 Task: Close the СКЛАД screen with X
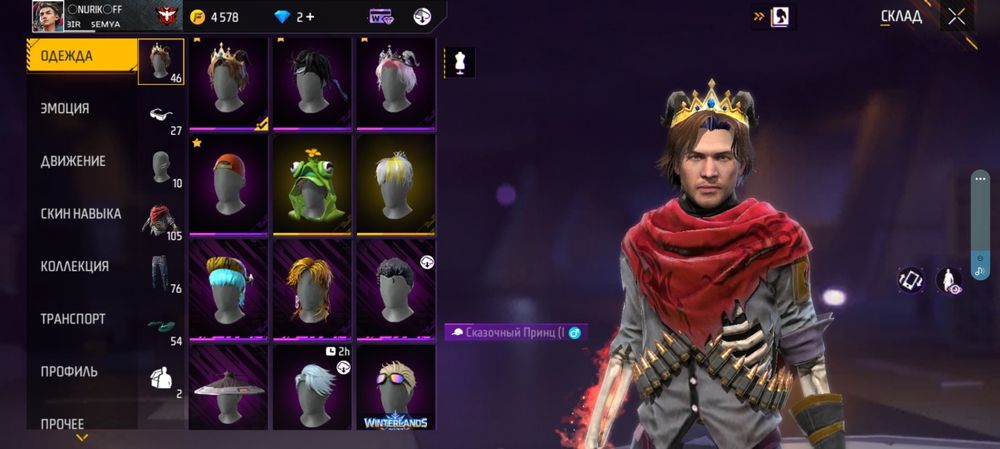point(957,16)
